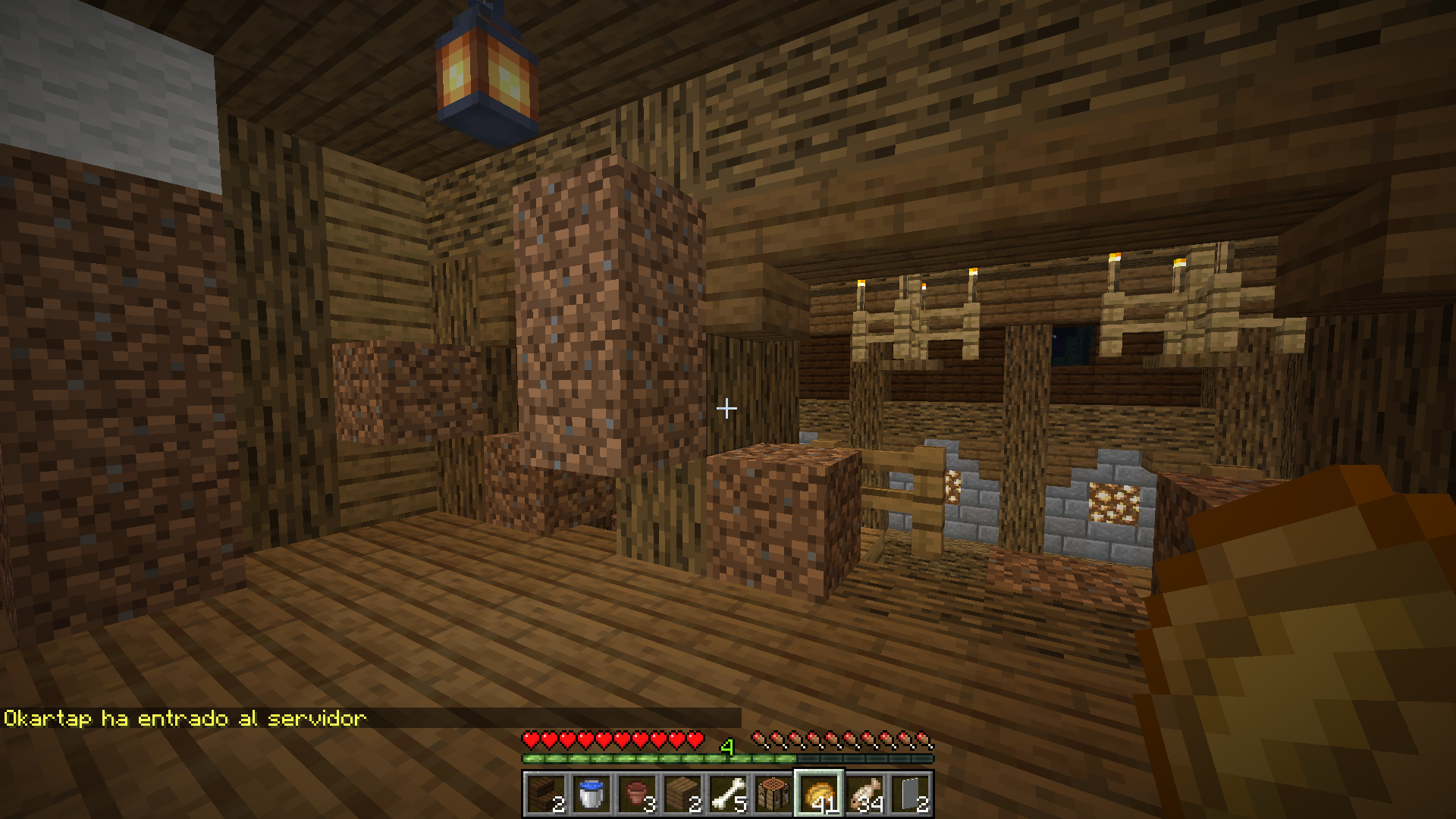Choose the water bucket slot
Screen dimensions: 1456x819
[x=591, y=794]
